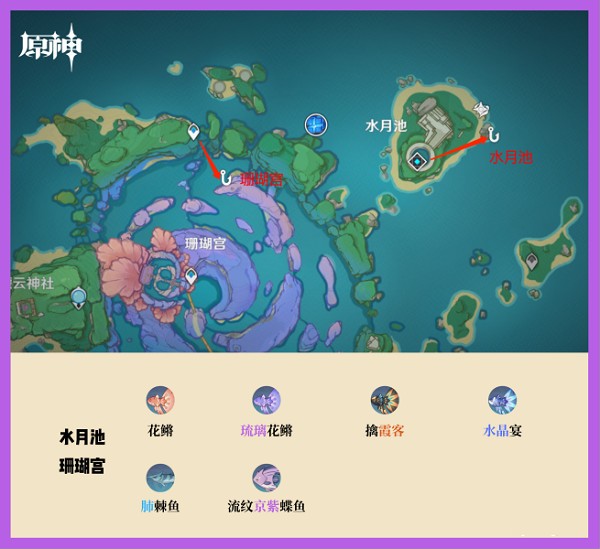Choose the teleport waypoint below white 珊瑚宫 label

(191, 274)
